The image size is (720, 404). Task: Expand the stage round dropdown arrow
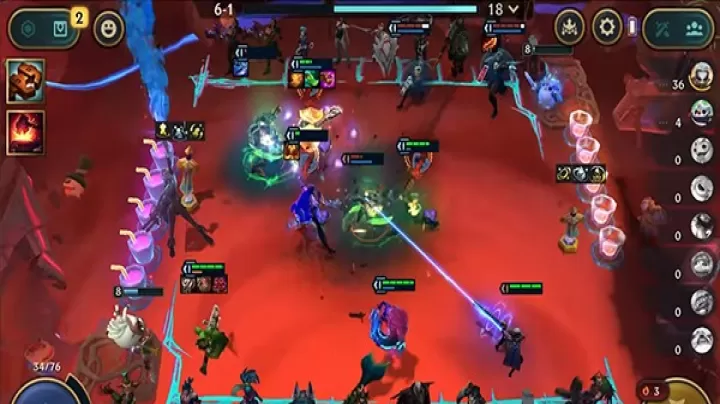click(x=515, y=9)
